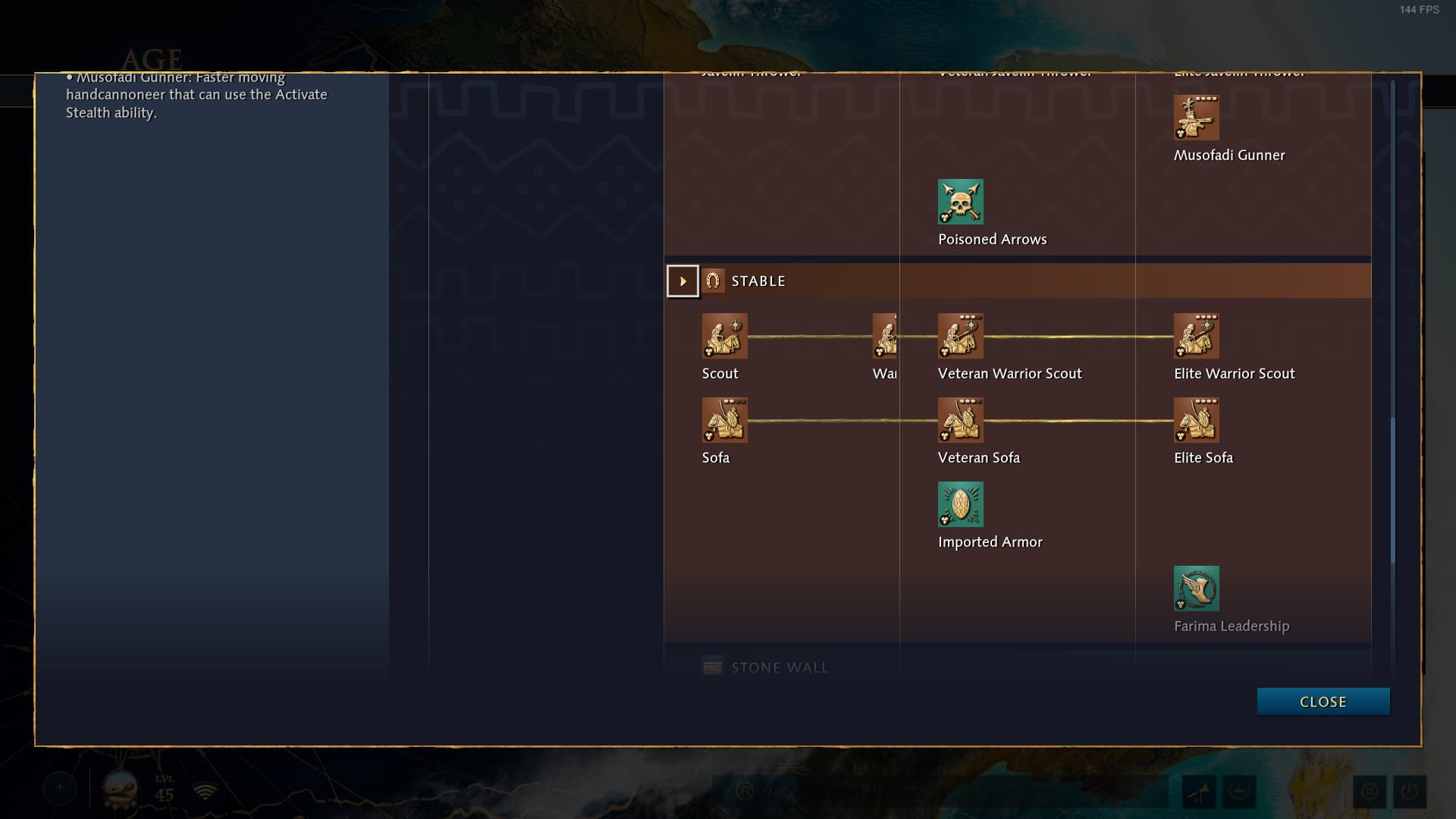Select the Elite Warrior Scout icon
Image resolution: width=1456 pixels, height=819 pixels.
click(x=1196, y=336)
